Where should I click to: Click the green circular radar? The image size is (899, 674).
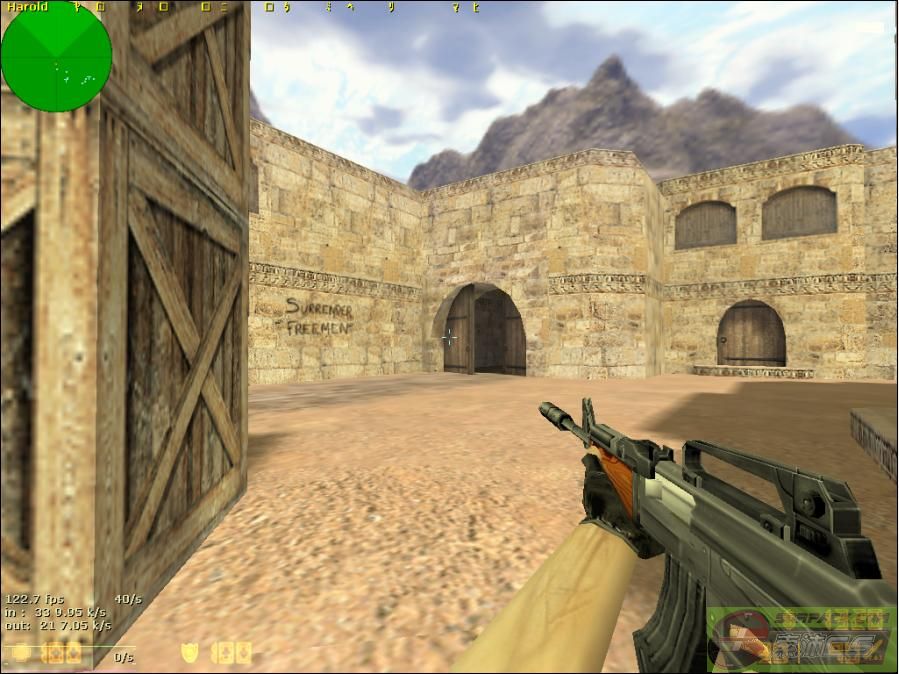56,56
